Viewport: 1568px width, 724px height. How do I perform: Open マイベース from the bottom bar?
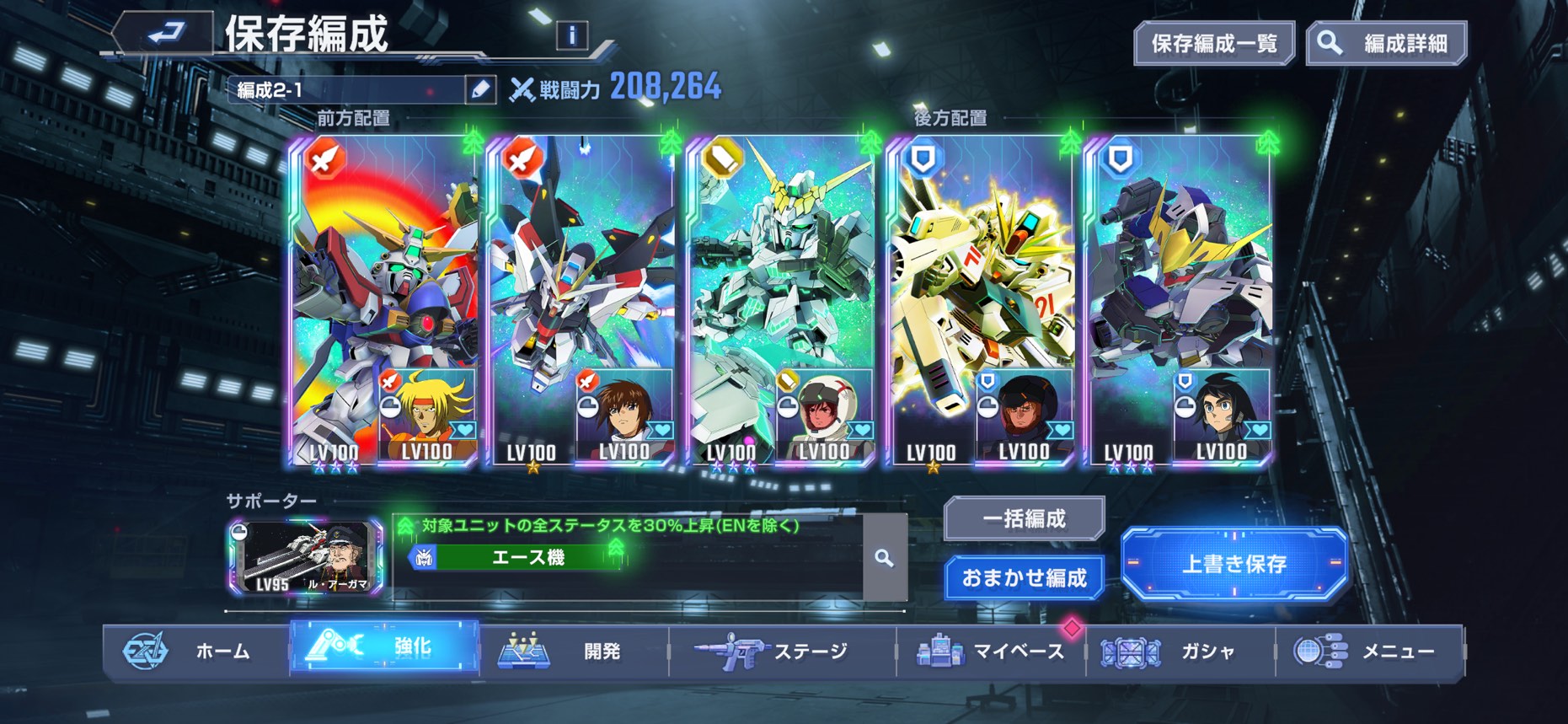click(x=991, y=651)
